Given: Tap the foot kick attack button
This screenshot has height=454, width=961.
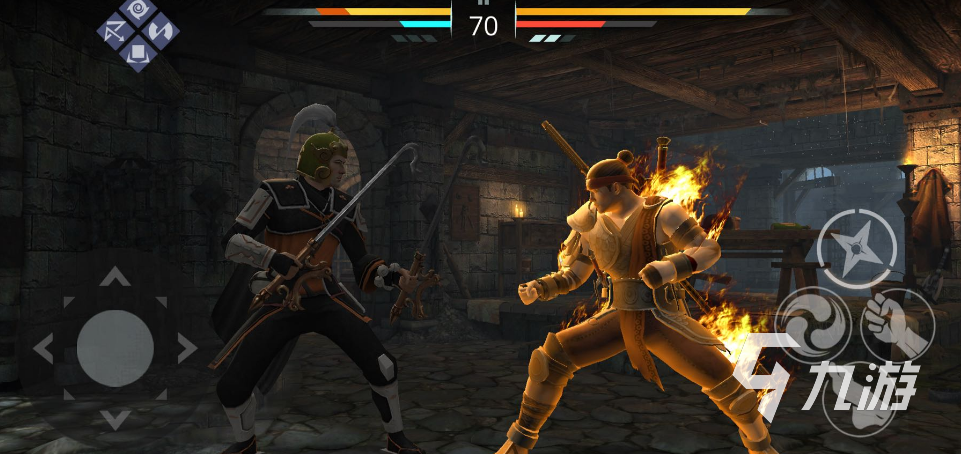Looking at the screenshot, I should [860, 400].
